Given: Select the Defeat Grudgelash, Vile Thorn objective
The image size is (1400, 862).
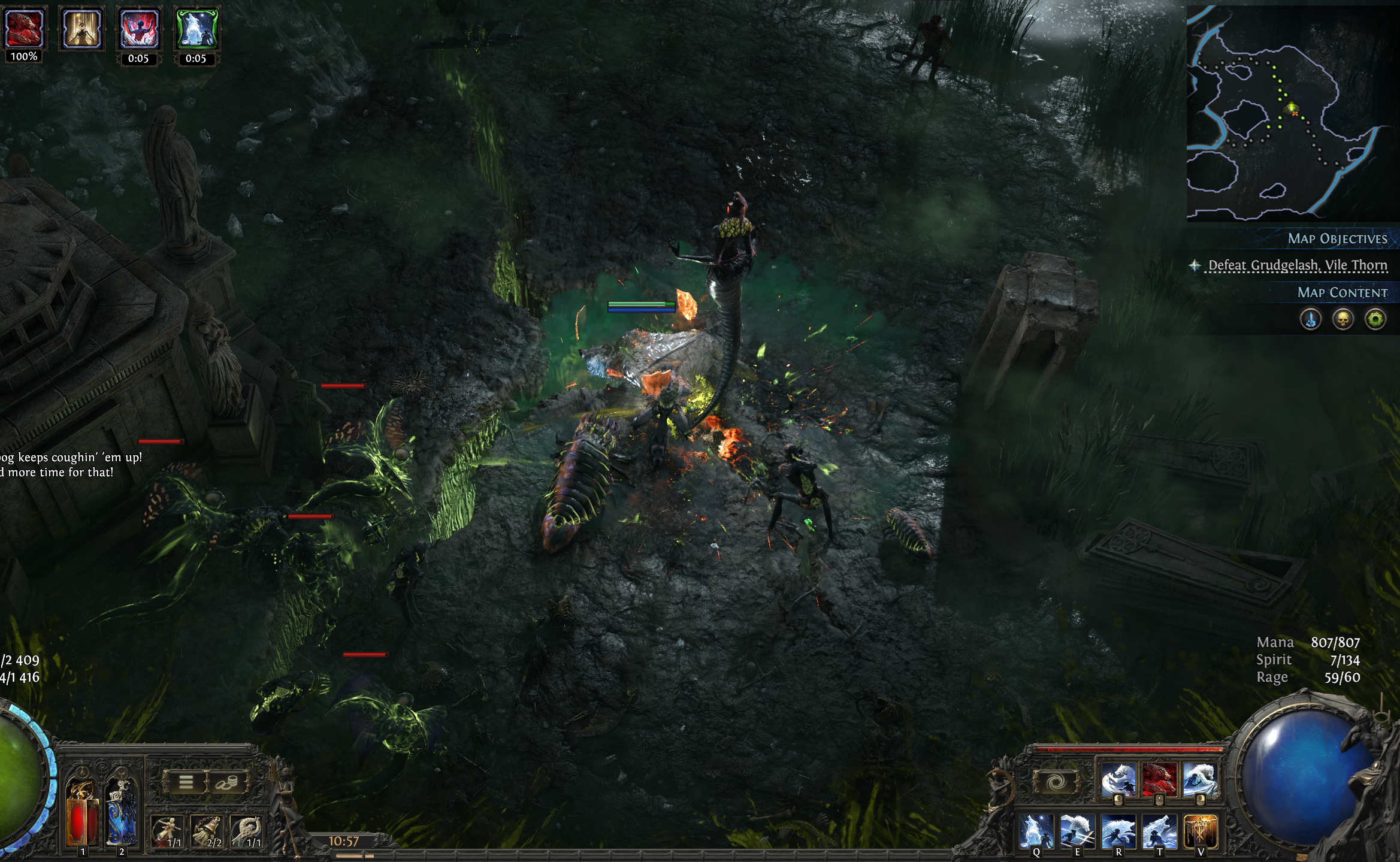Looking at the screenshot, I should tap(1297, 265).
